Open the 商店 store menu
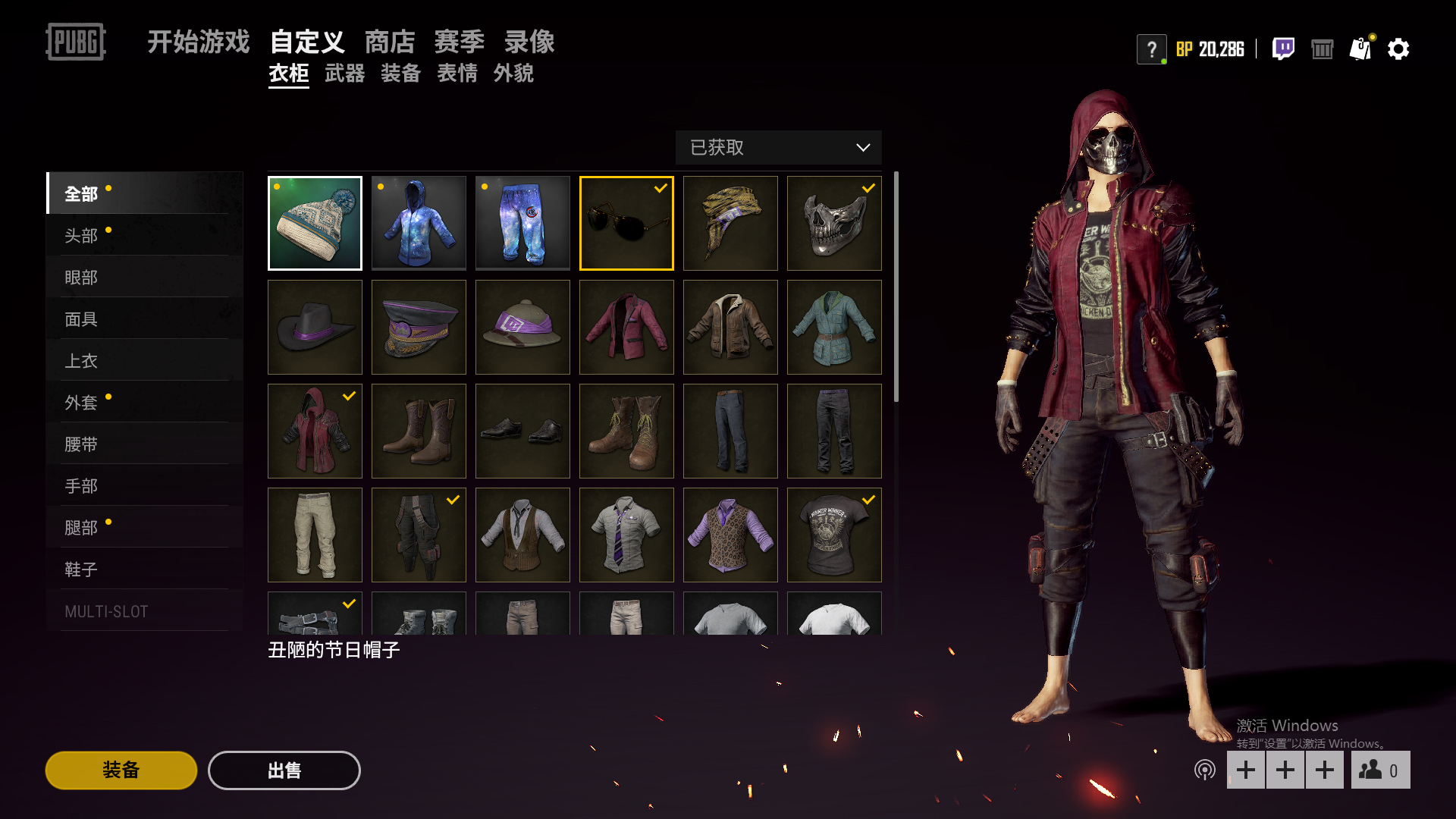 click(390, 42)
